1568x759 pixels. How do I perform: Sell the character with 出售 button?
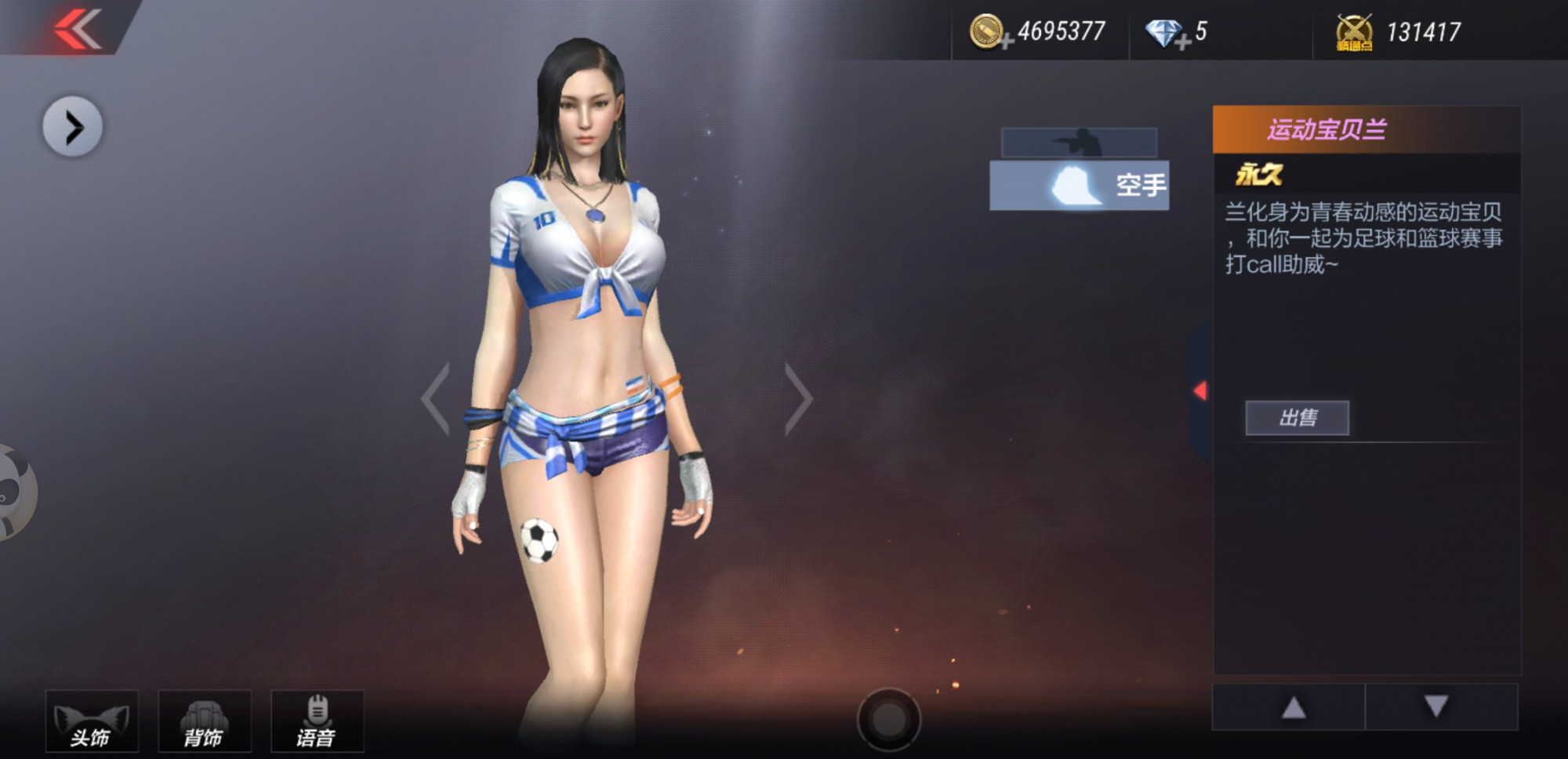tap(1297, 418)
